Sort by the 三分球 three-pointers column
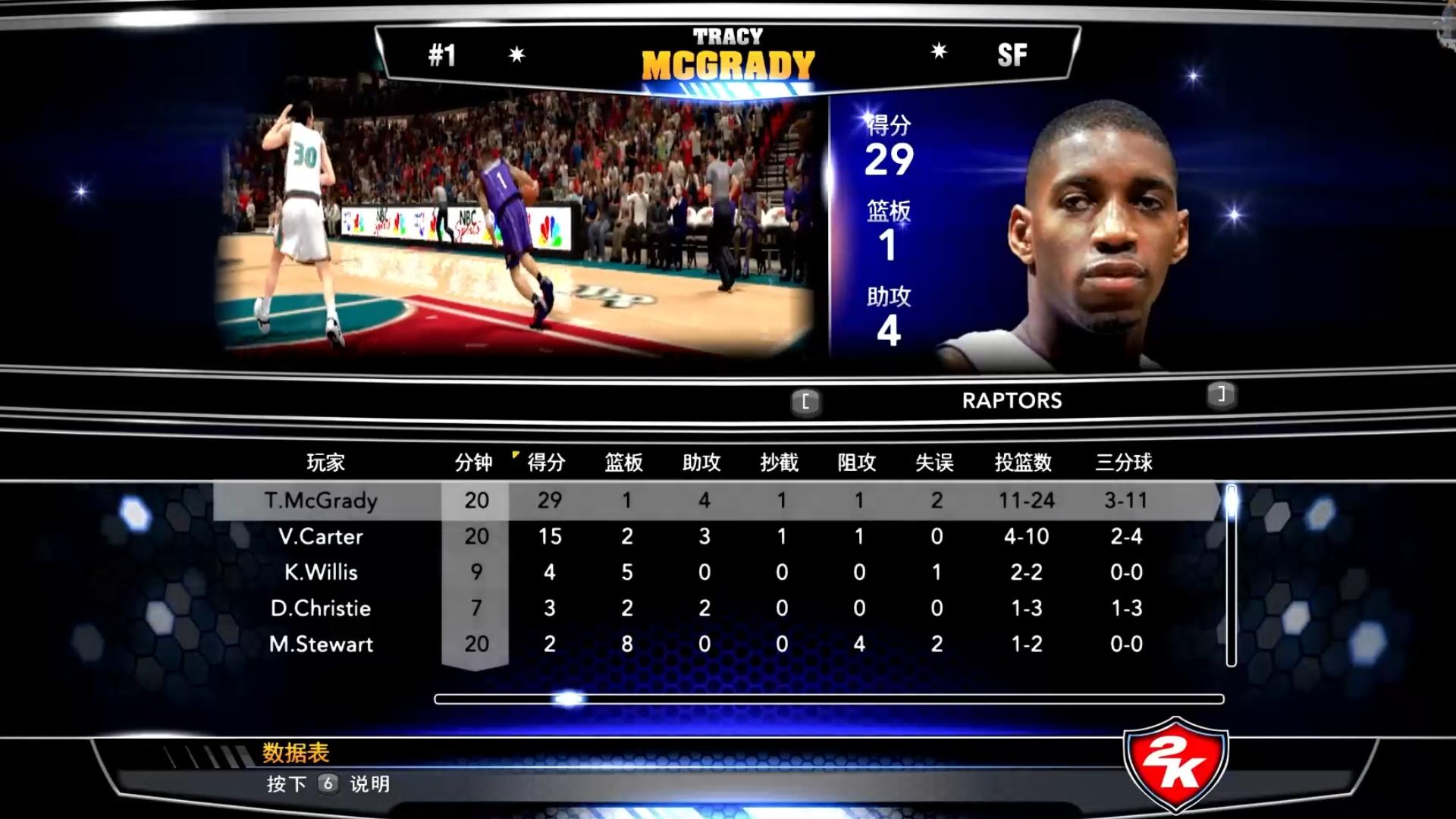Viewport: 1456px width, 819px height. [x=1124, y=462]
